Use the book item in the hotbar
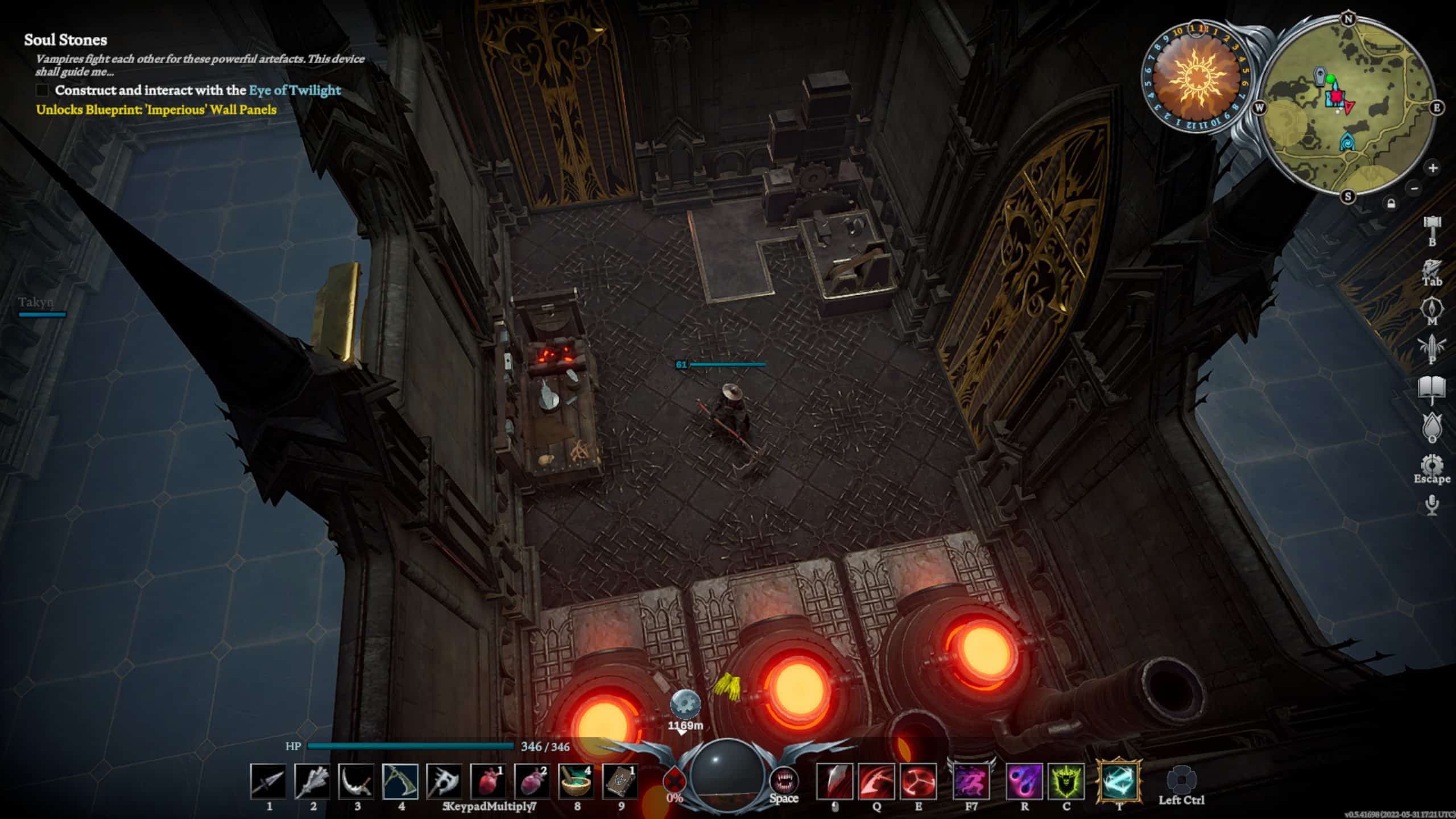This screenshot has width=1456, height=819. click(620, 781)
